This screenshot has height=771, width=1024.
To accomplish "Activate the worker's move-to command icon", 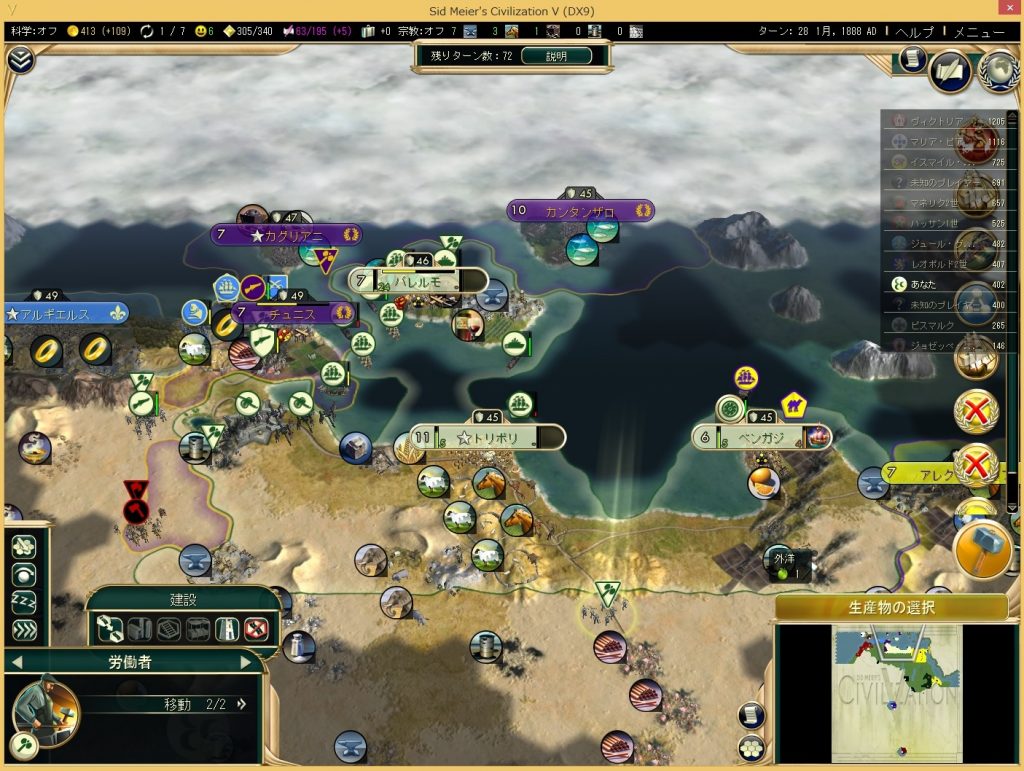I will tap(23, 547).
